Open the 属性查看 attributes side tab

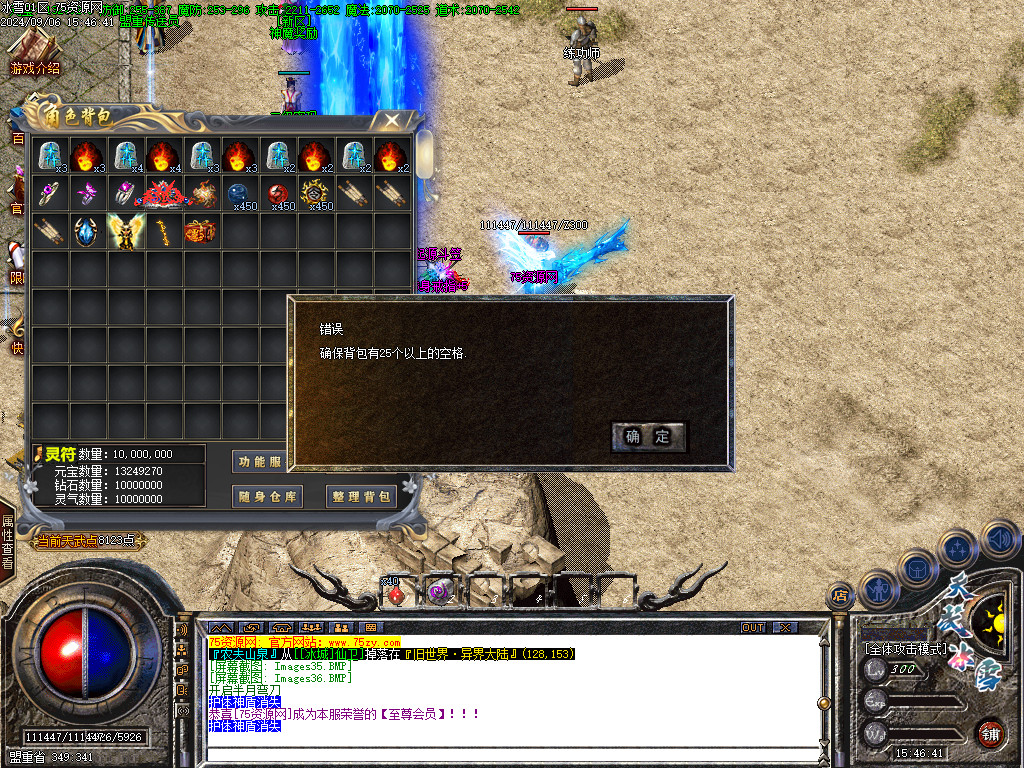point(8,541)
